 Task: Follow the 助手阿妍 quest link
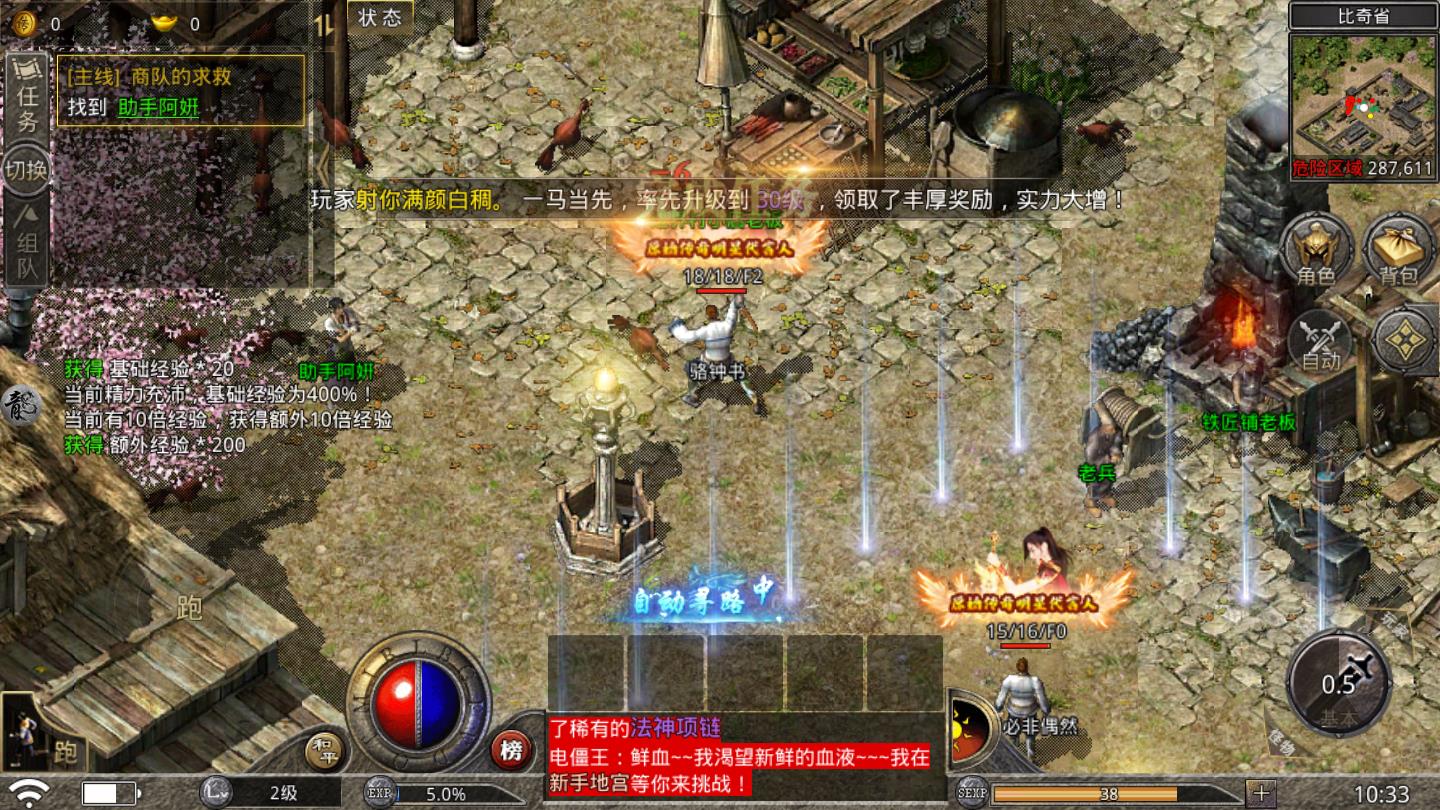tap(158, 108)
